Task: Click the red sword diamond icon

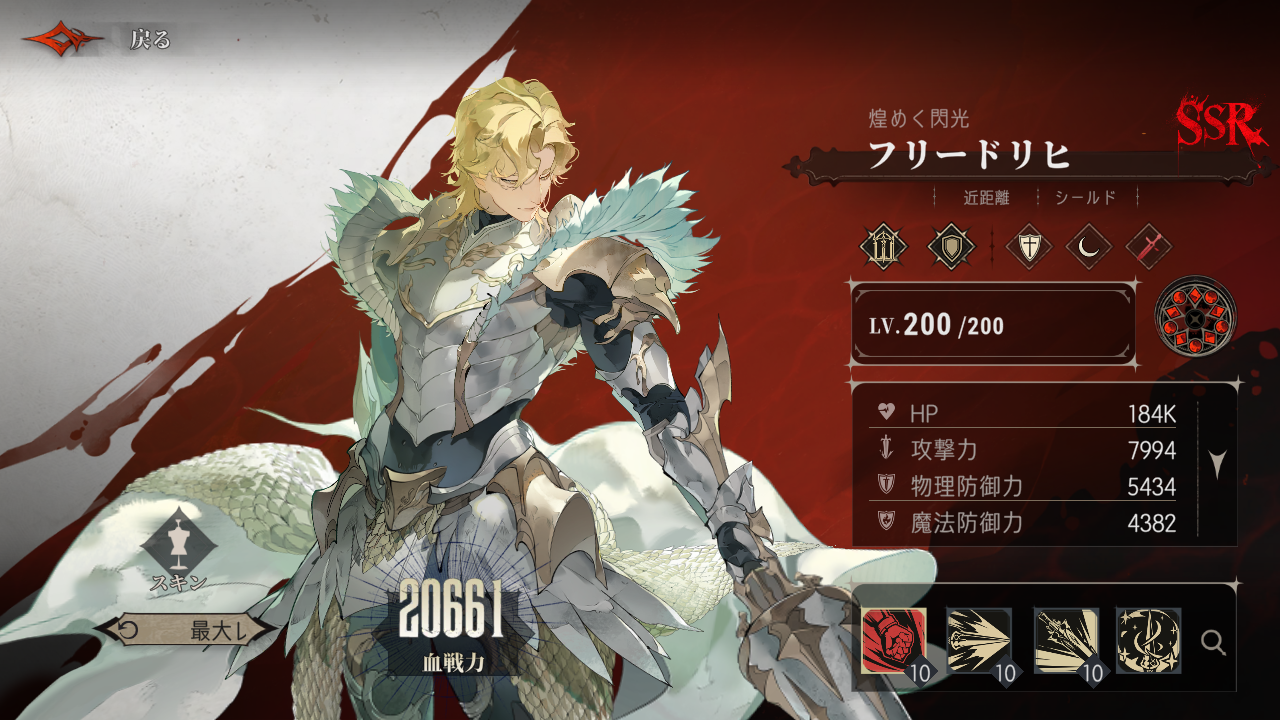Action: tap(1148, 246)
